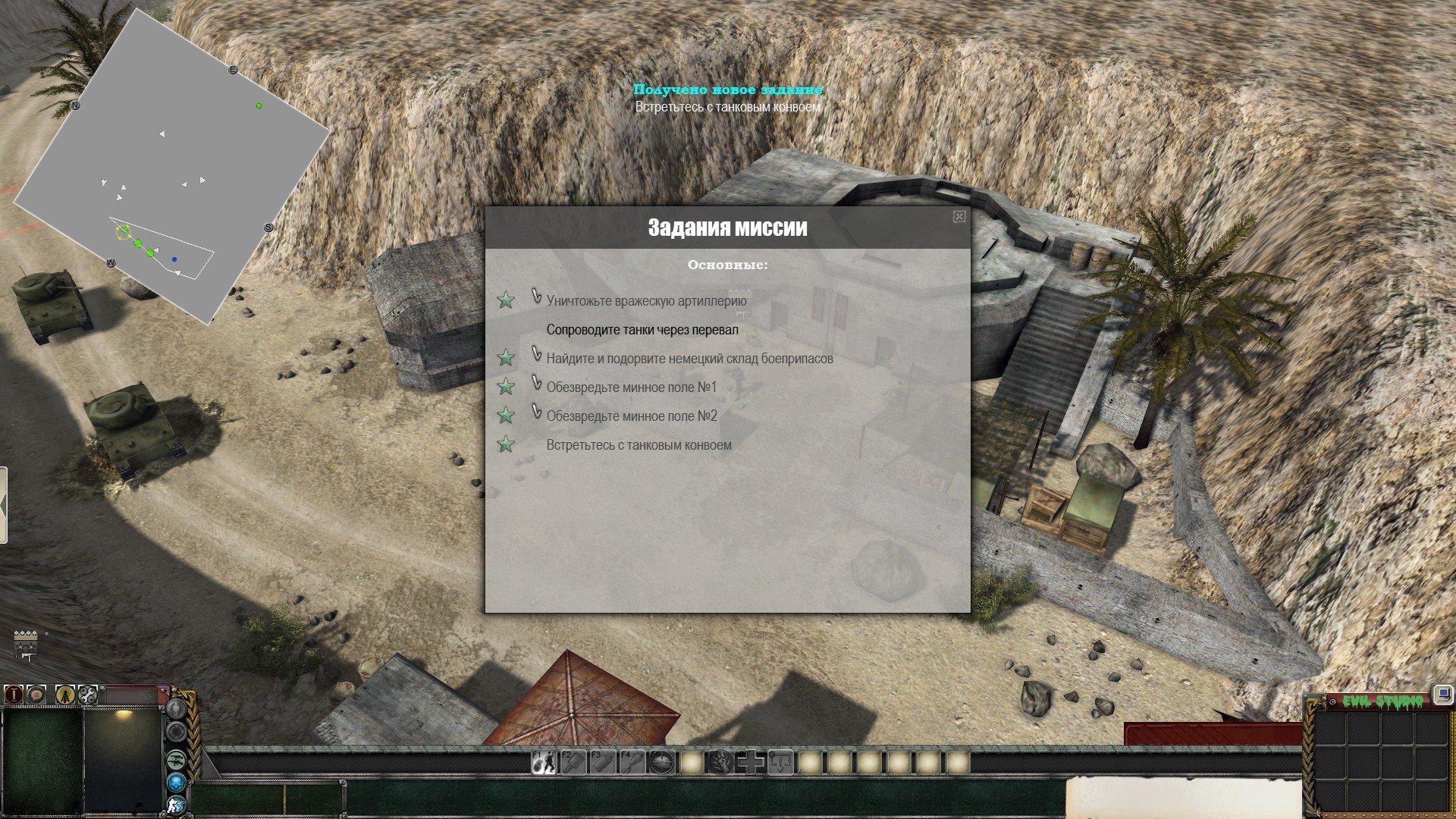This screenshot has width=1456, height=819.
Task: Open the chat speech-bubble button
Action: [36, 694]
